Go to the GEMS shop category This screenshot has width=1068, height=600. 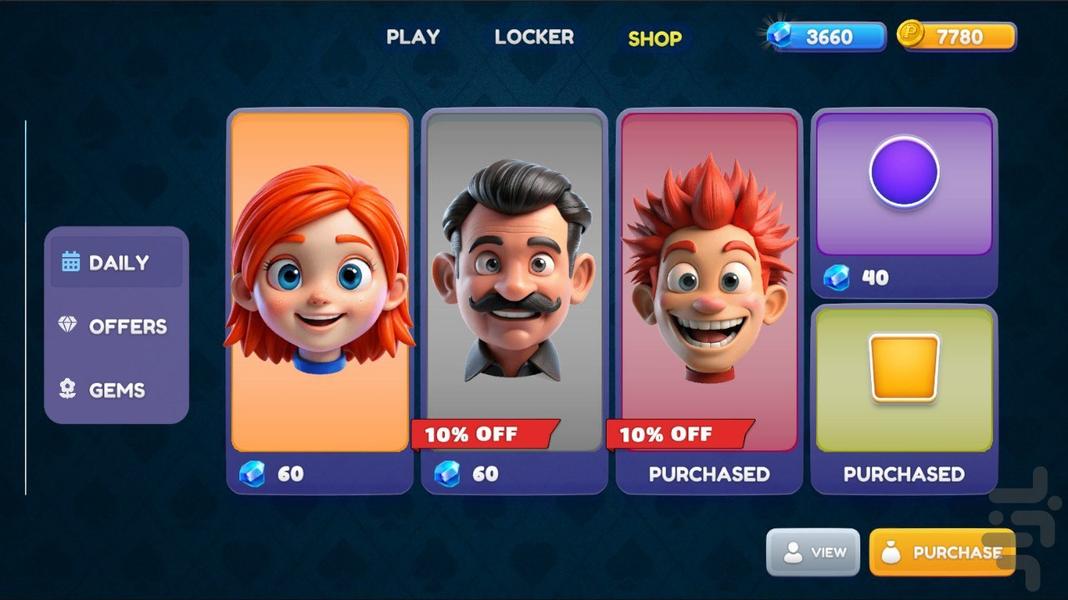[x=117, y=390]
